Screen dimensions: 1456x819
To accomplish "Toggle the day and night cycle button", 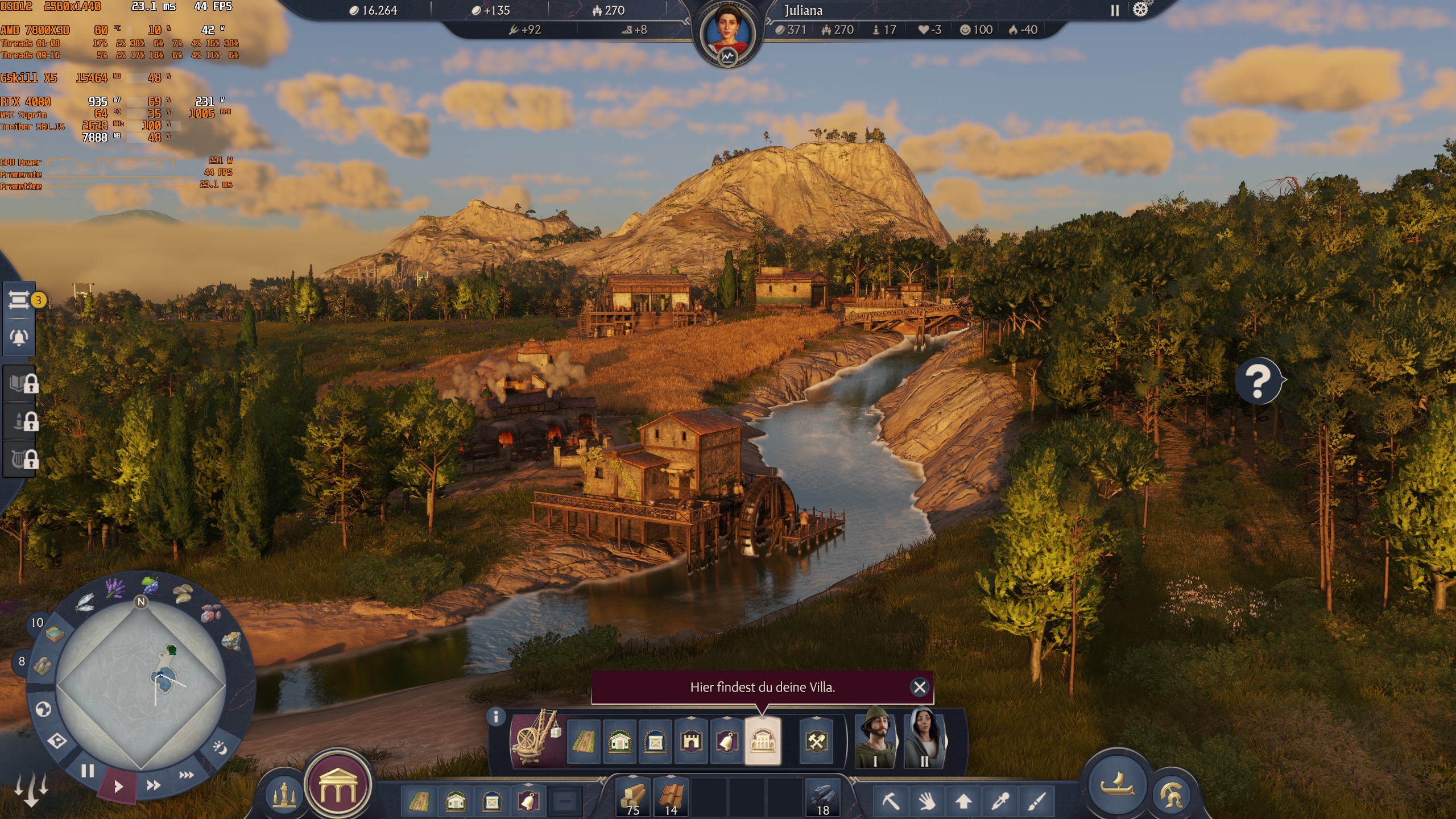I will [x=219, y=747].
